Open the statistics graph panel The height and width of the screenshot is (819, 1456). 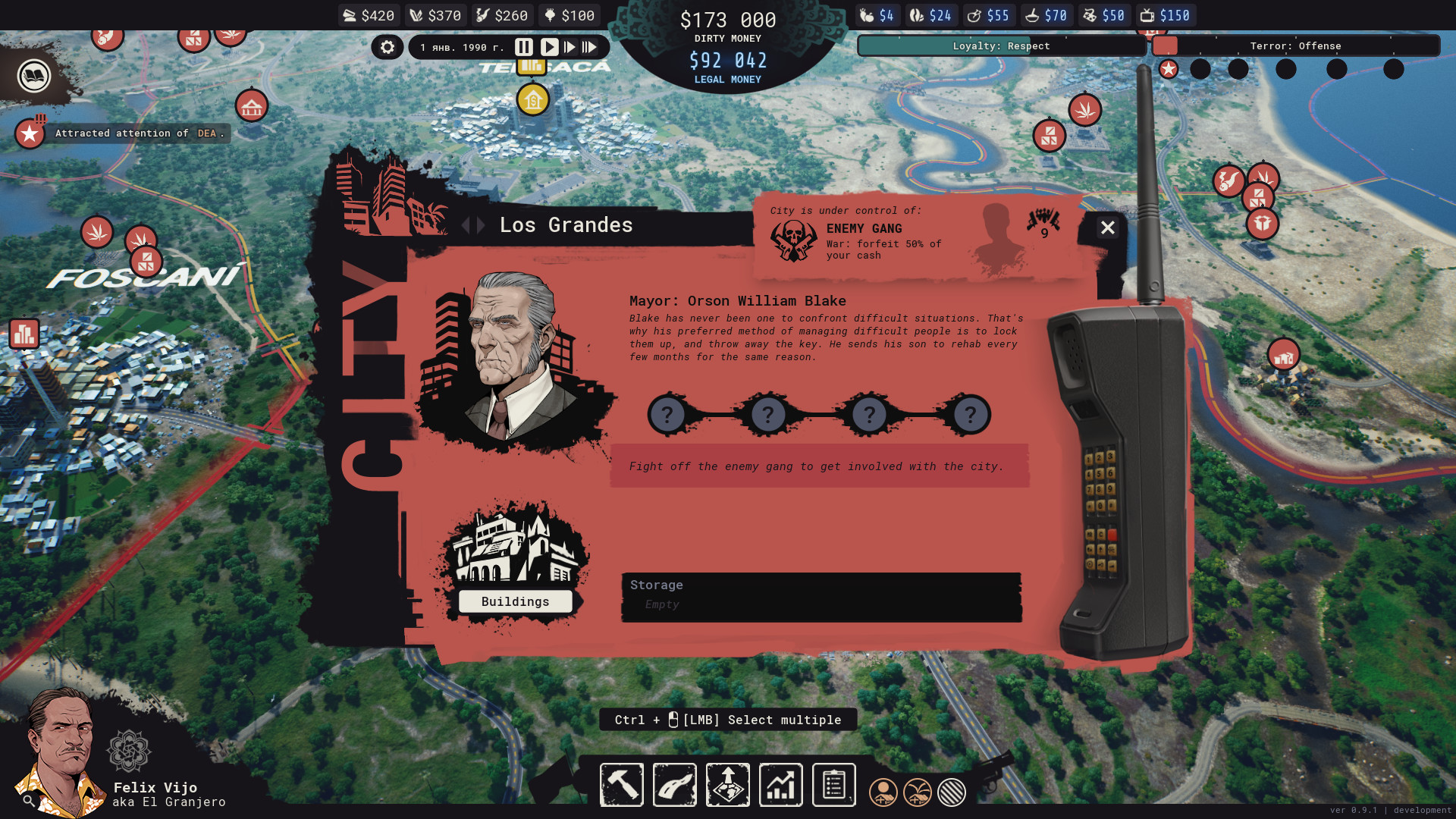[x=780, y=785]
